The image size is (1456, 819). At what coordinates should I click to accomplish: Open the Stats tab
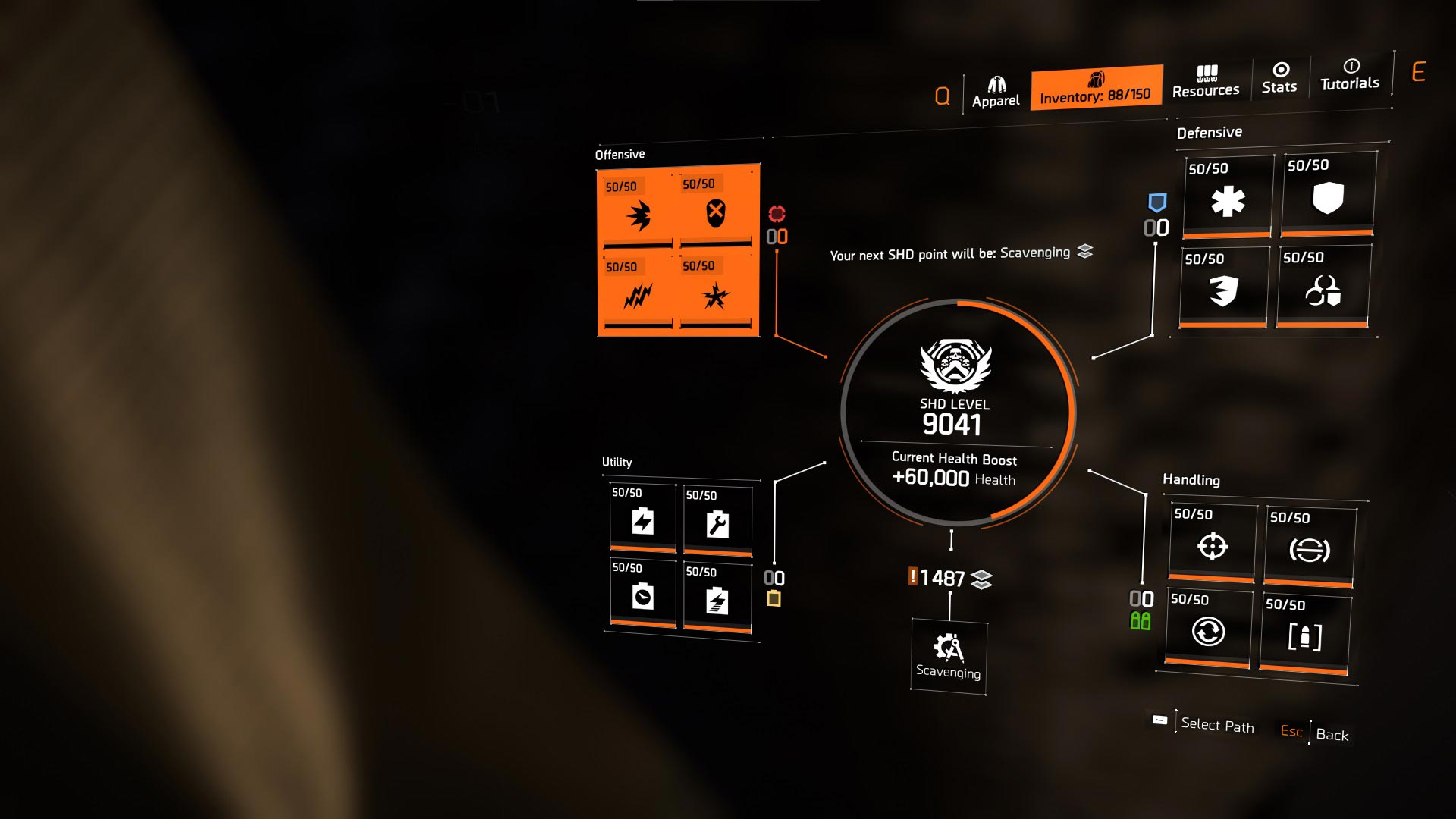1279,79
